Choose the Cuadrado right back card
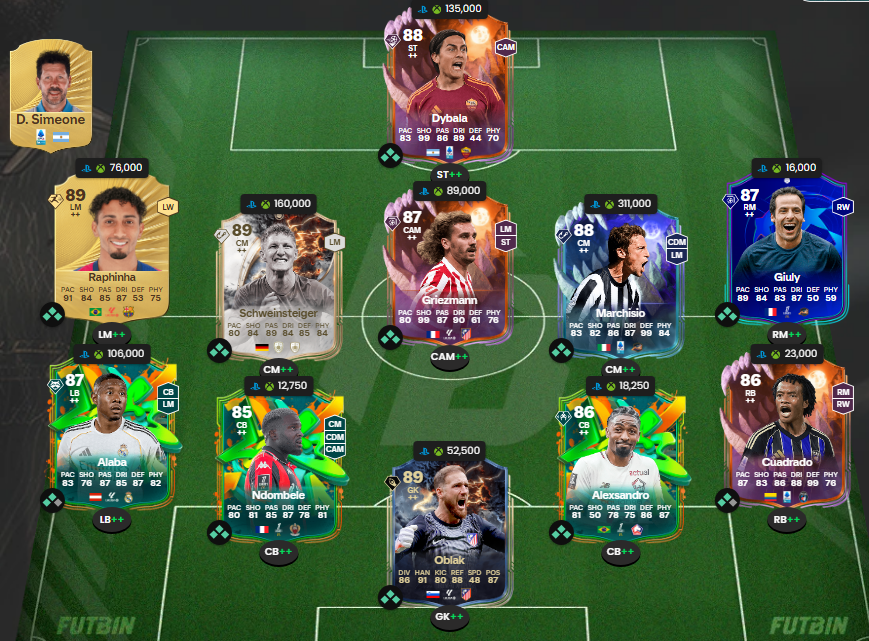Viewport: 869px width, 641px height. pos(785,427)
